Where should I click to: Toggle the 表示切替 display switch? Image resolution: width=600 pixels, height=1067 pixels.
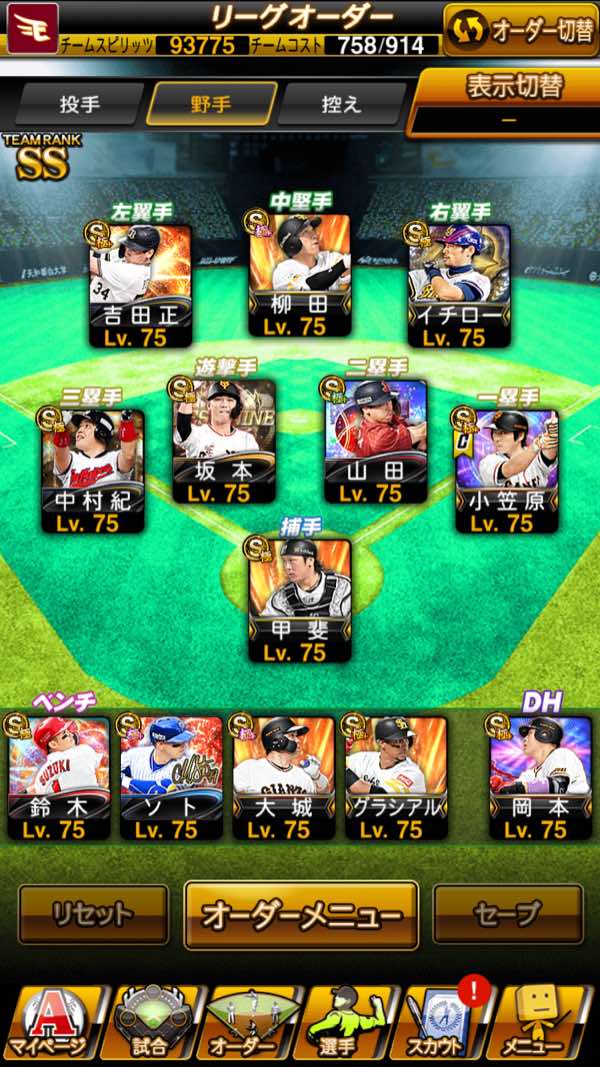point(510,100)
